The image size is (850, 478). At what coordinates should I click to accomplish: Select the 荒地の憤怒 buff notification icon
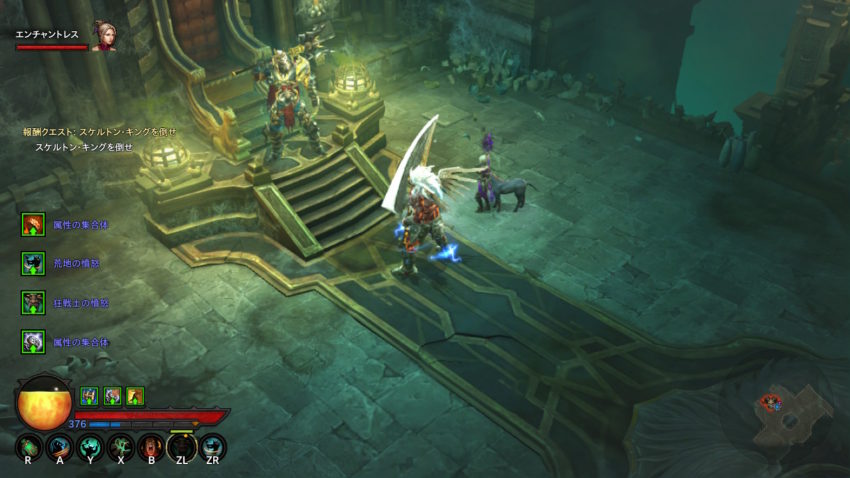click(x=34, y=263)
